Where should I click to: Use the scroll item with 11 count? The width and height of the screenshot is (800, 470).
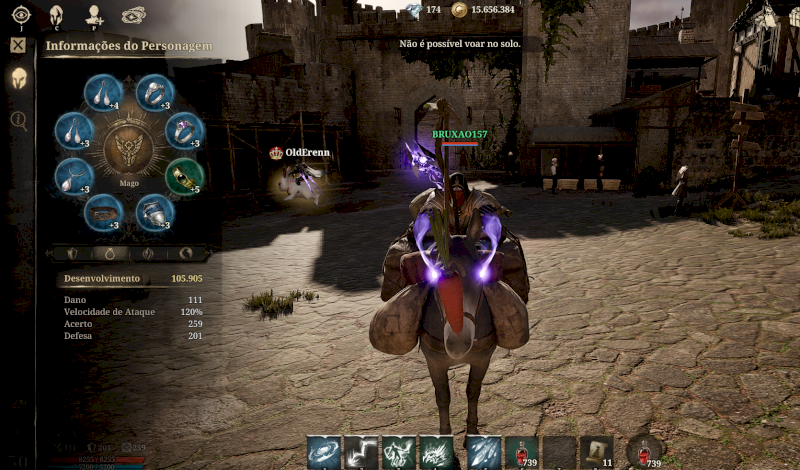(x=597, y=452)
